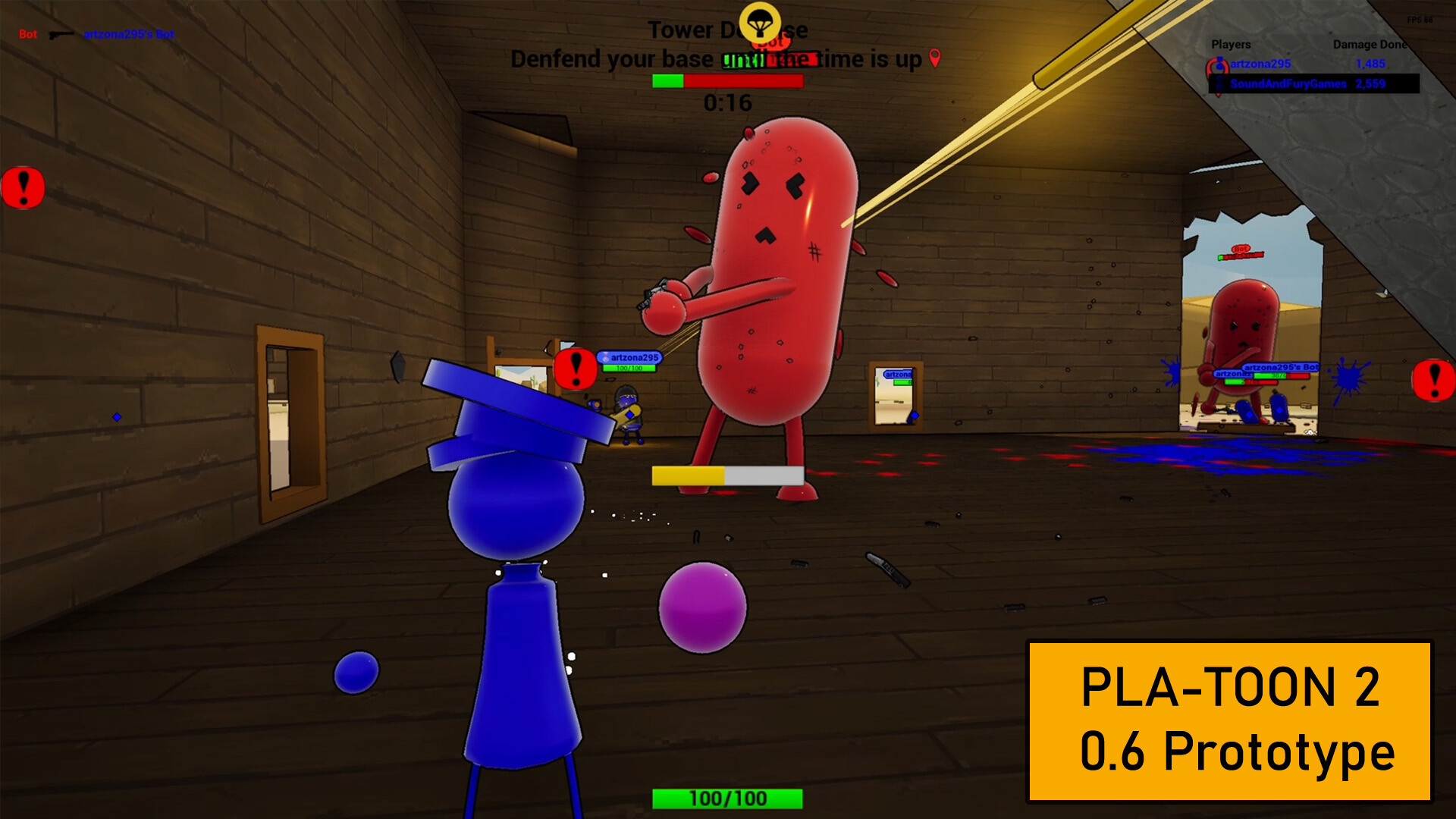The width and height of the screenshot is (1456, 819).
Task: Collapse the kill-feed entry showing Bot versus artzona295's Bot
Action: tap(99, 34)
